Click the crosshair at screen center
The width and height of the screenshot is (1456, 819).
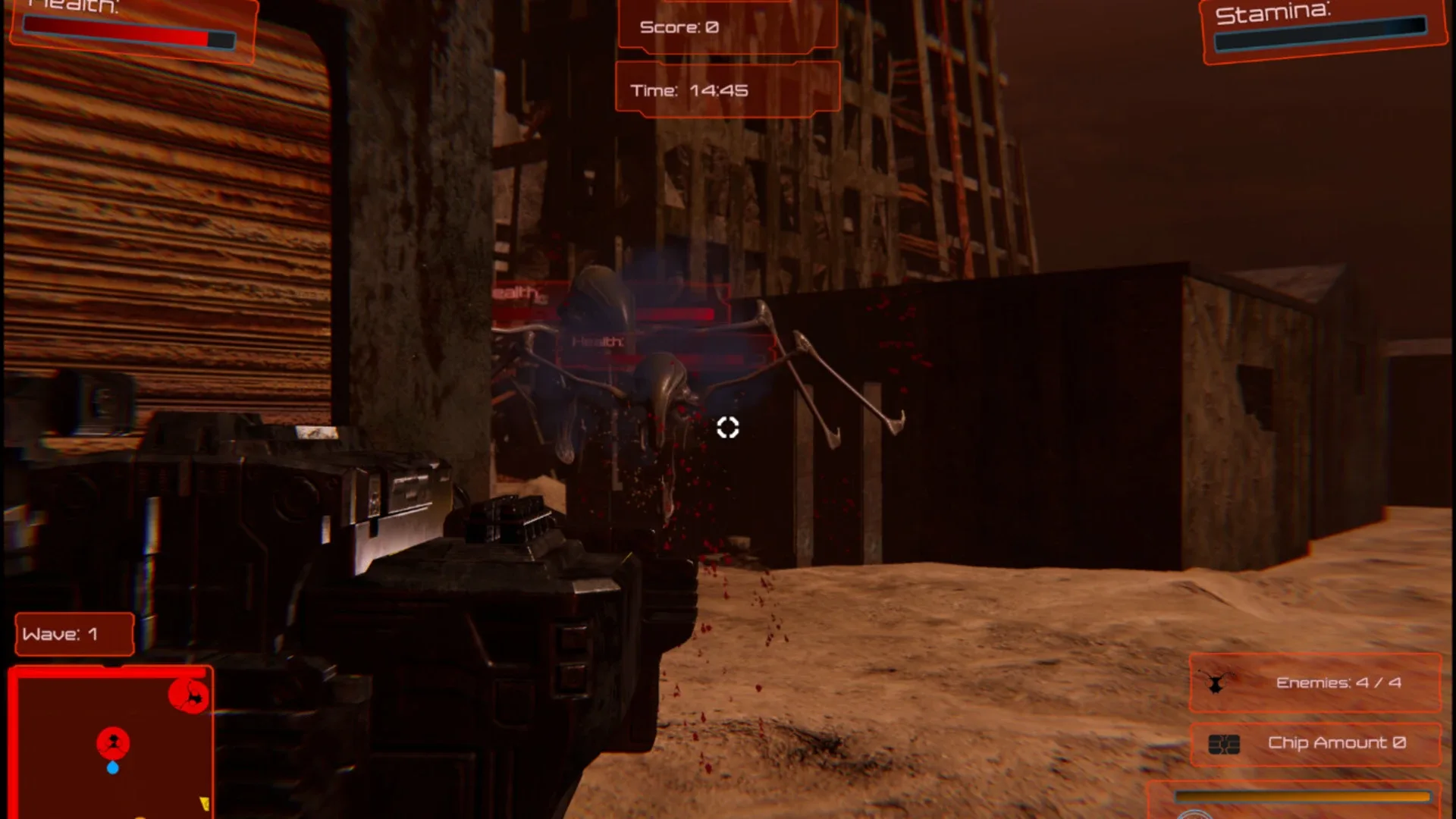click(x=728, y=428)
